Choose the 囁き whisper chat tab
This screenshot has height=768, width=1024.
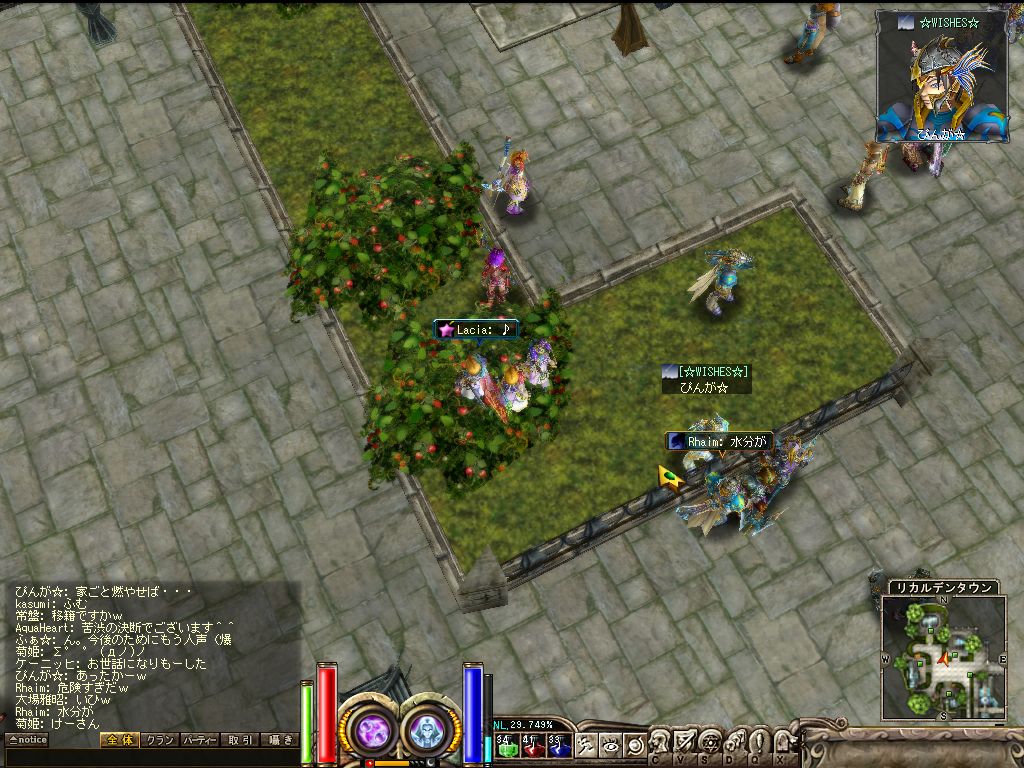point(279,740)
